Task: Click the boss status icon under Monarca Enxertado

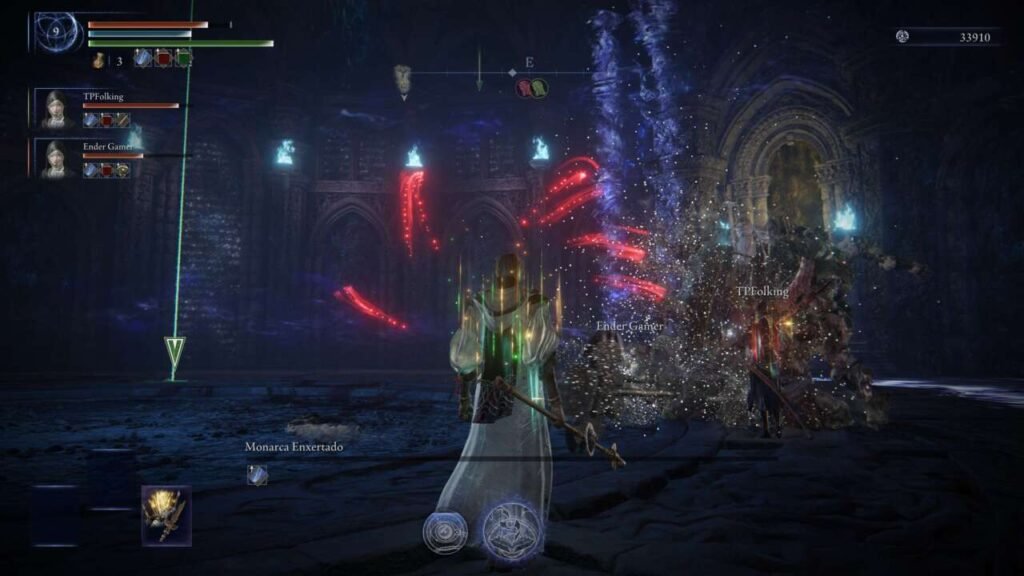Action: [x=257, y=475]
